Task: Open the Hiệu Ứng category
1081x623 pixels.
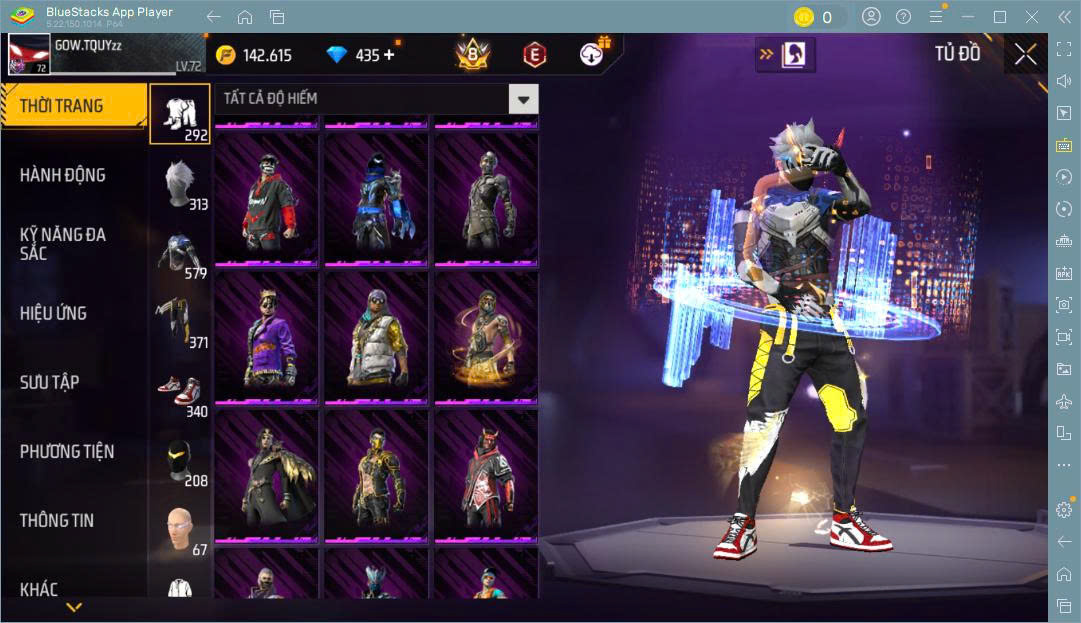Action: point(54,313)
